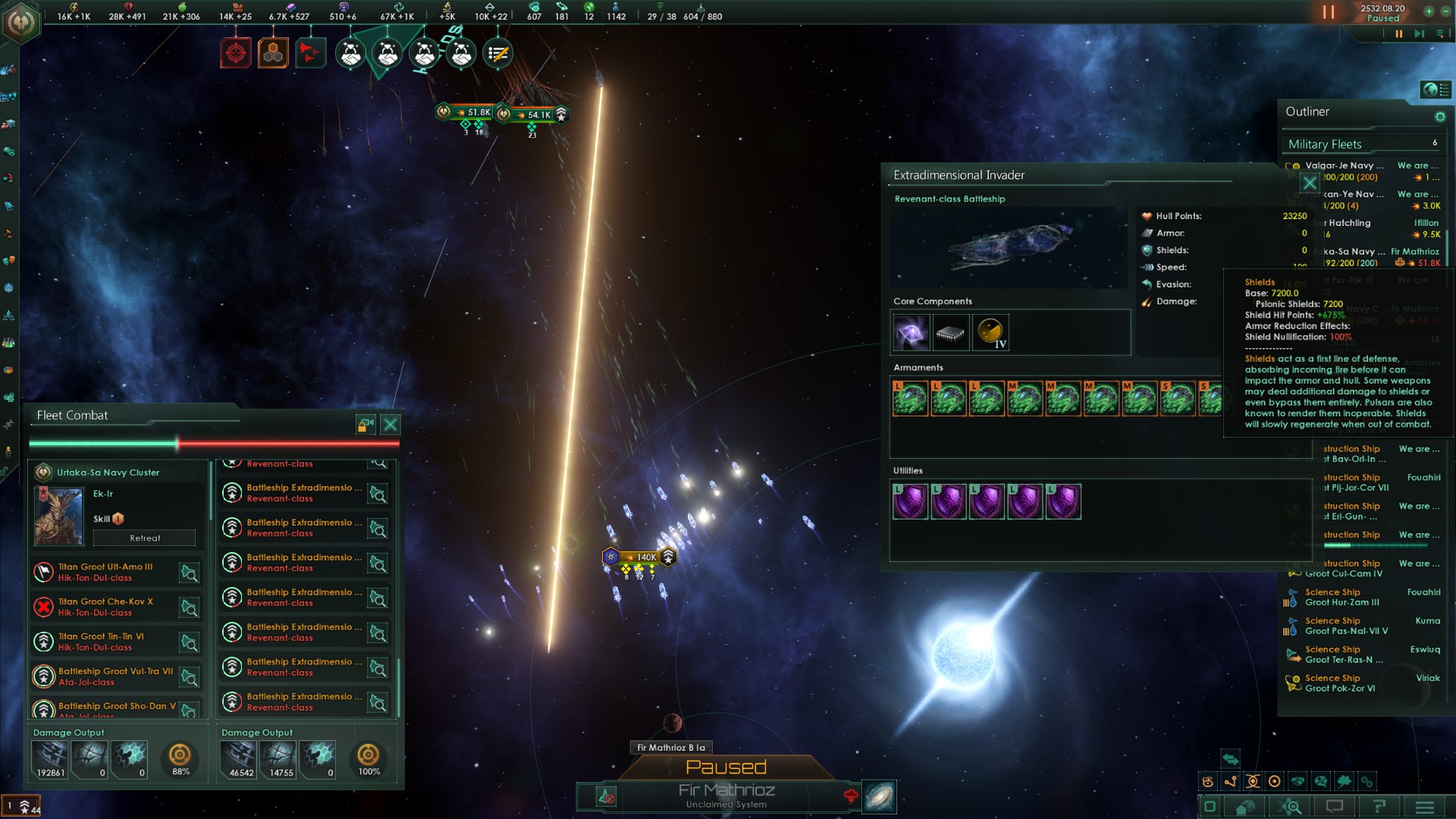Click the psionic ship core component
Screen dimensions: 1456x819
pos(911,333)
